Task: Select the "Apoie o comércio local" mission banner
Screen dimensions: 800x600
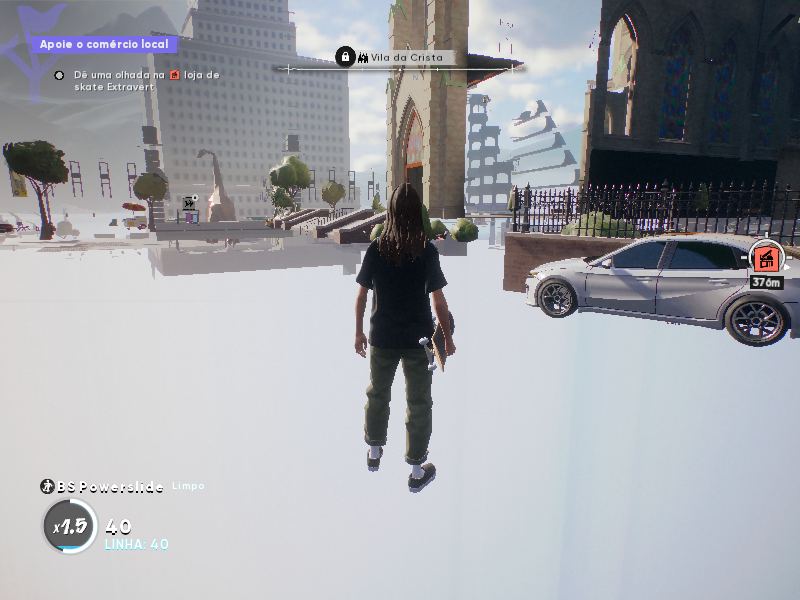Action: pos(104,45)
